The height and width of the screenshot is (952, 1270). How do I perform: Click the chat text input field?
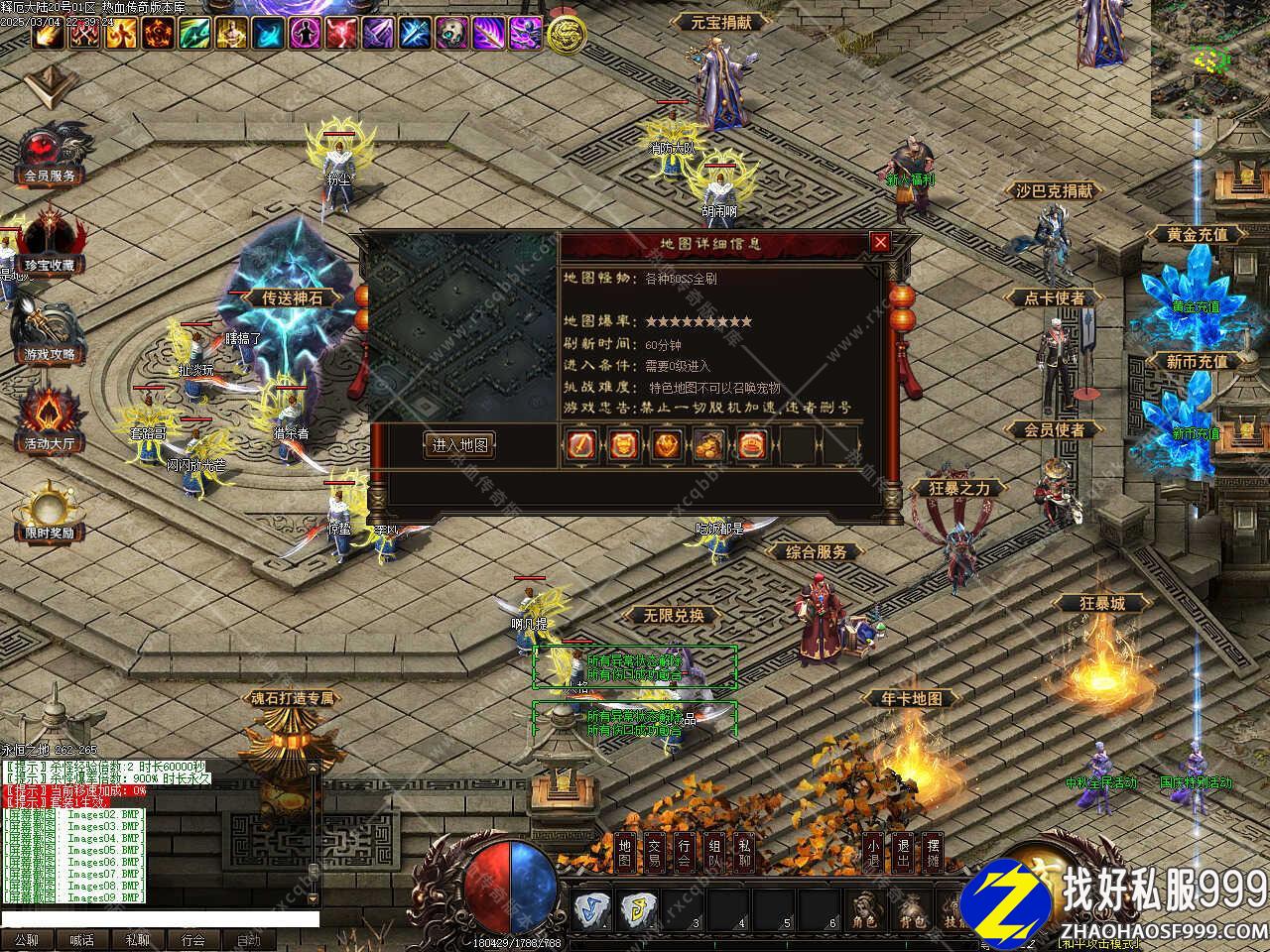click(x=159, y=920)
